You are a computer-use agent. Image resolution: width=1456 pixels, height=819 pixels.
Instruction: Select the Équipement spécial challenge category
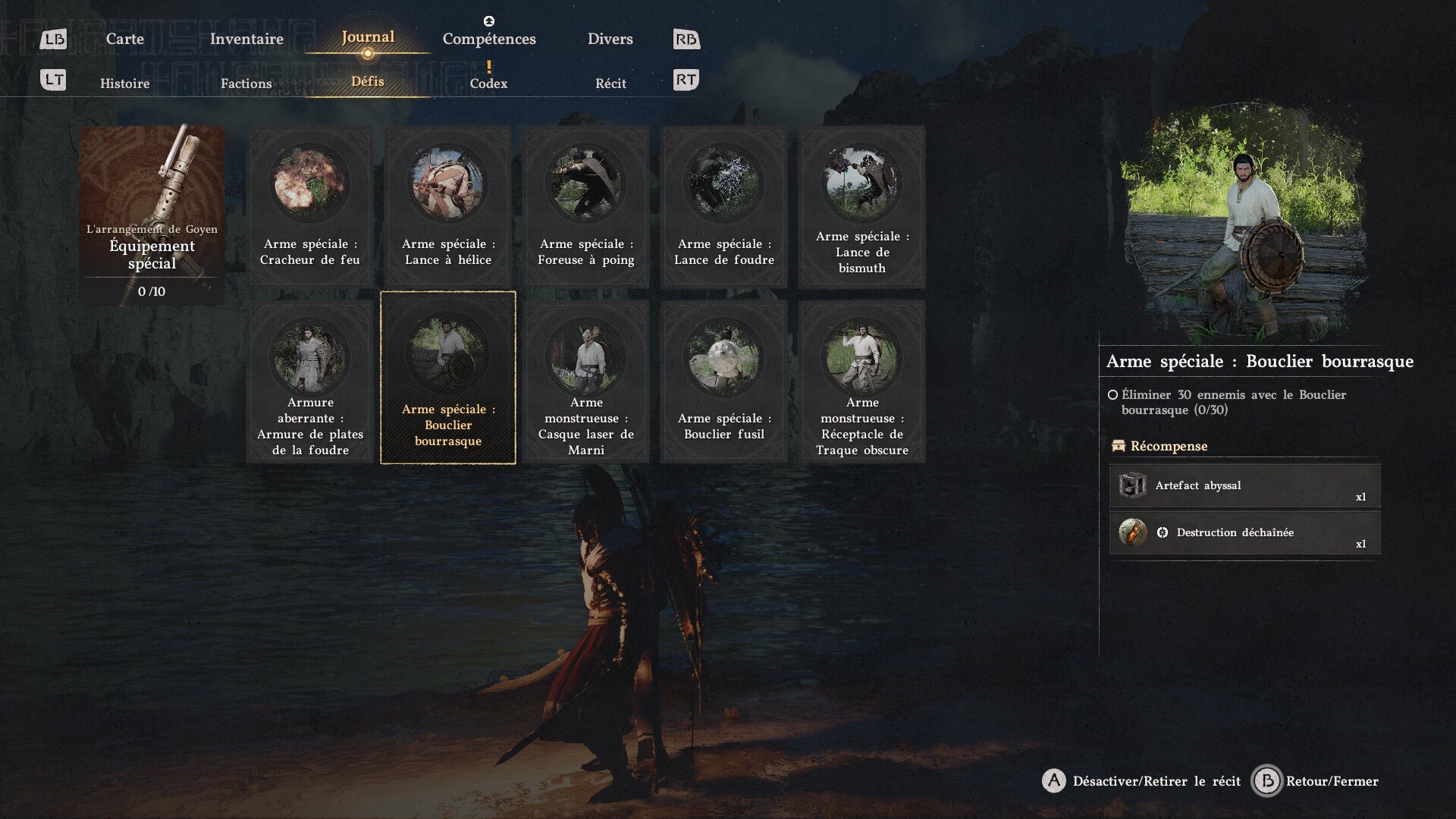coord(152,215)
